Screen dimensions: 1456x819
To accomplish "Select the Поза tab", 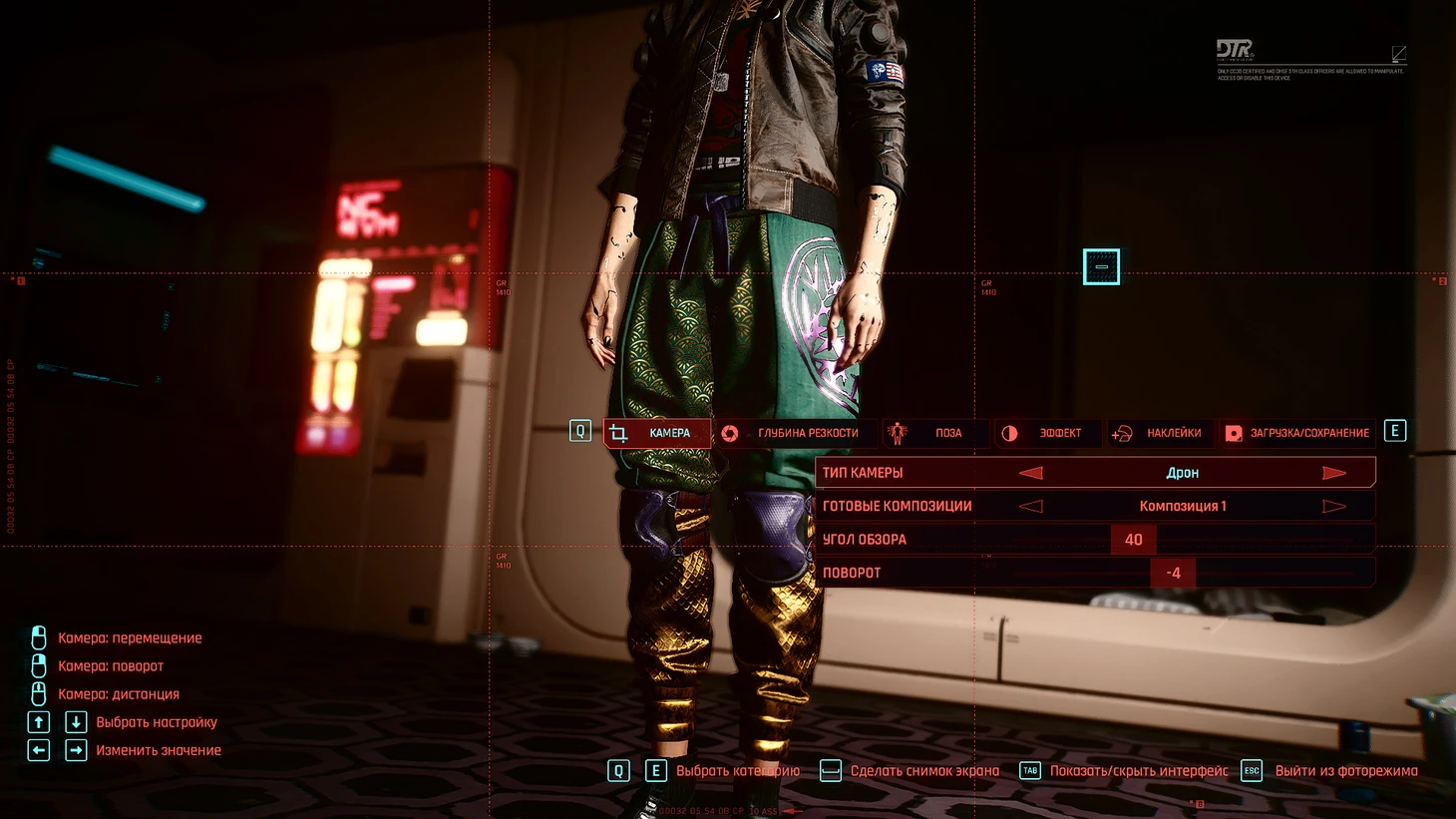I will (x=936, y=433).
